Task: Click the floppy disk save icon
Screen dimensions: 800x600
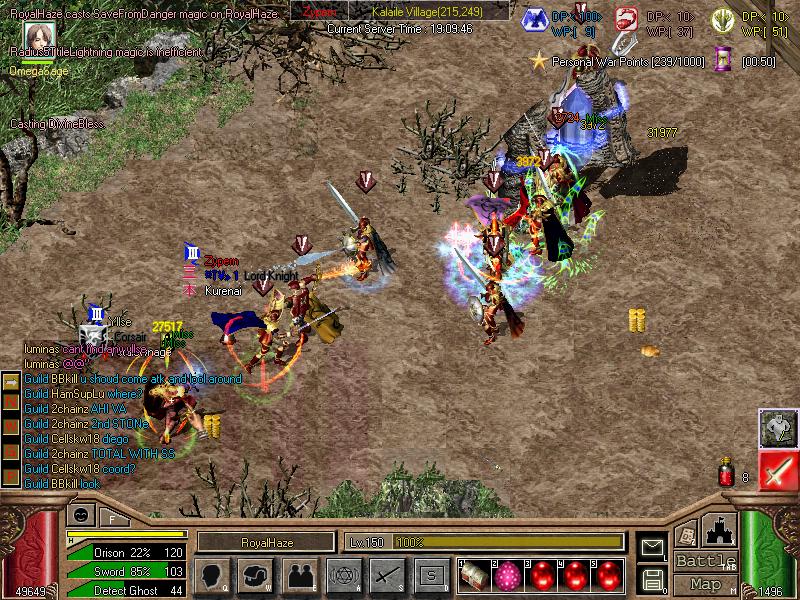Action: (653, 578)
